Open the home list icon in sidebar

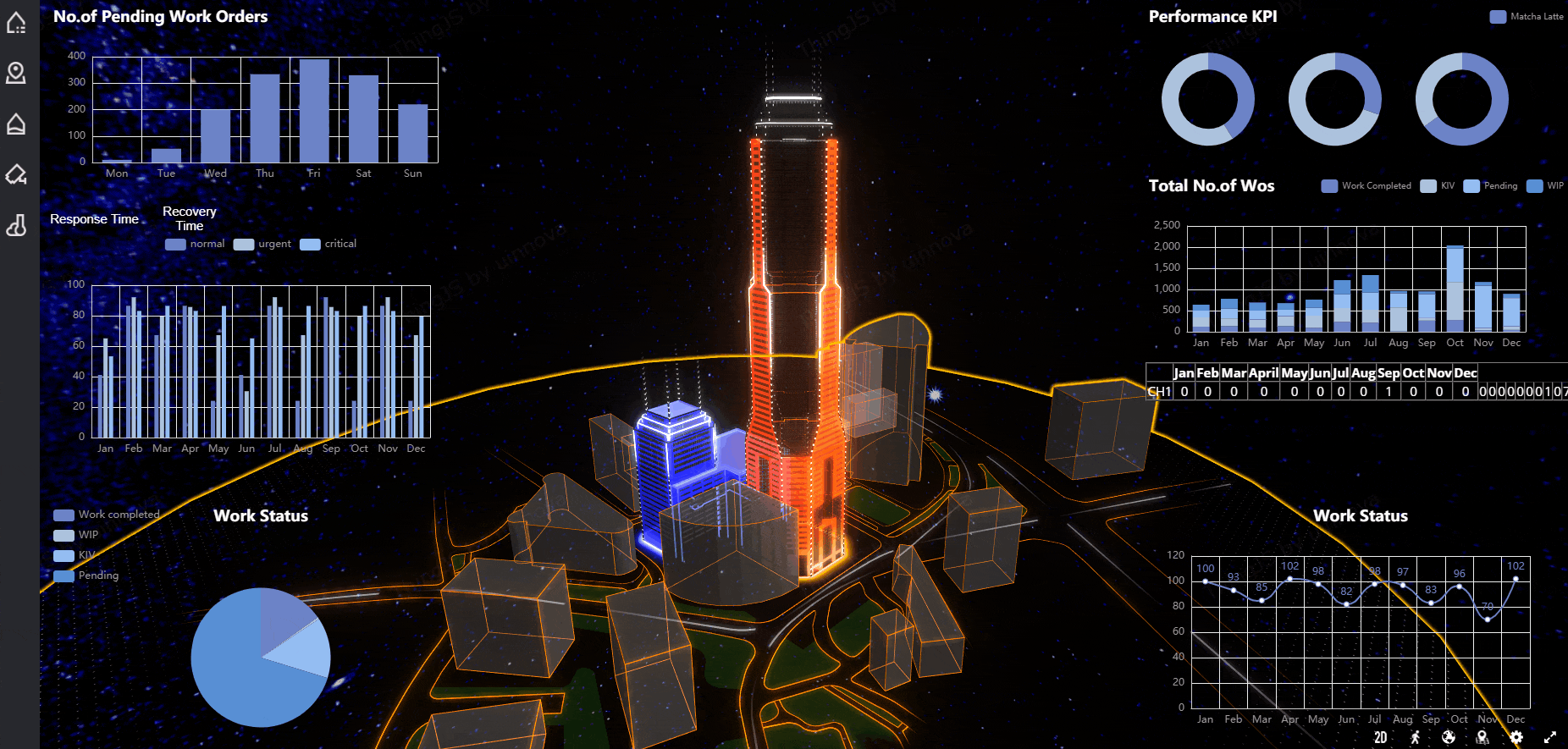click(x=16, y=23)
